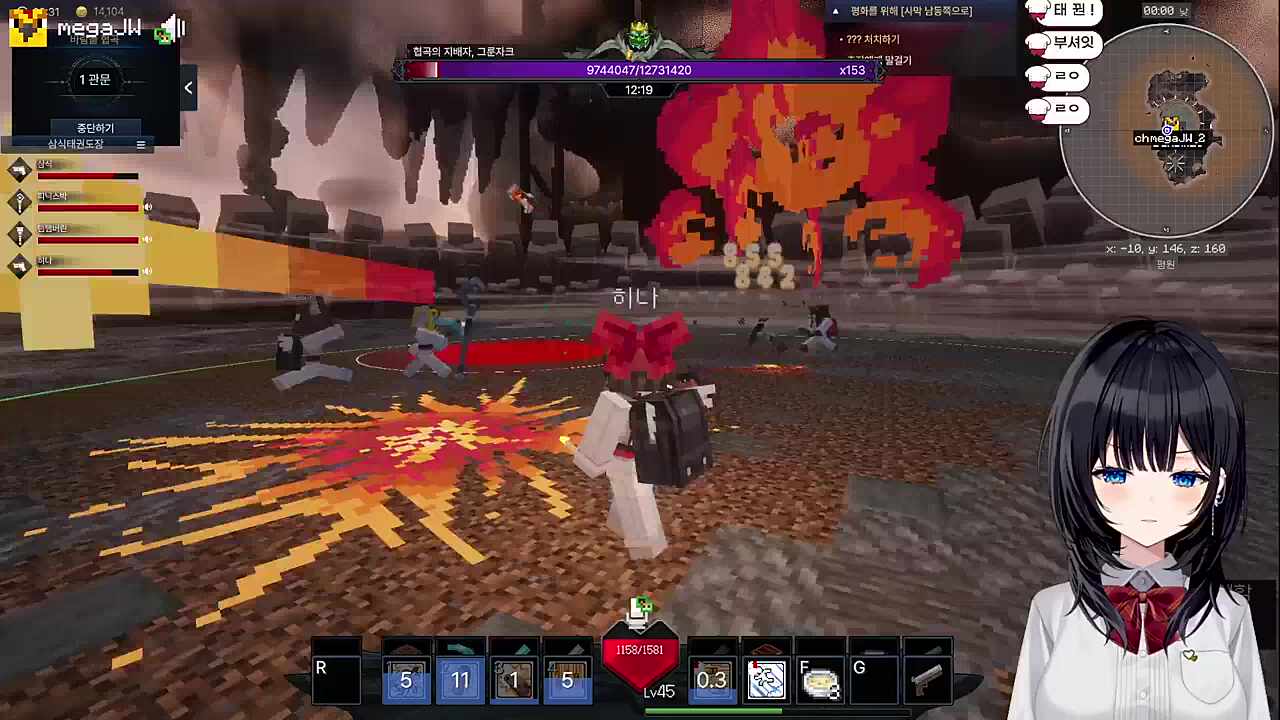Click the megaJW guild emblem
Screen dimensions: 1280x720
pos(25,27)
